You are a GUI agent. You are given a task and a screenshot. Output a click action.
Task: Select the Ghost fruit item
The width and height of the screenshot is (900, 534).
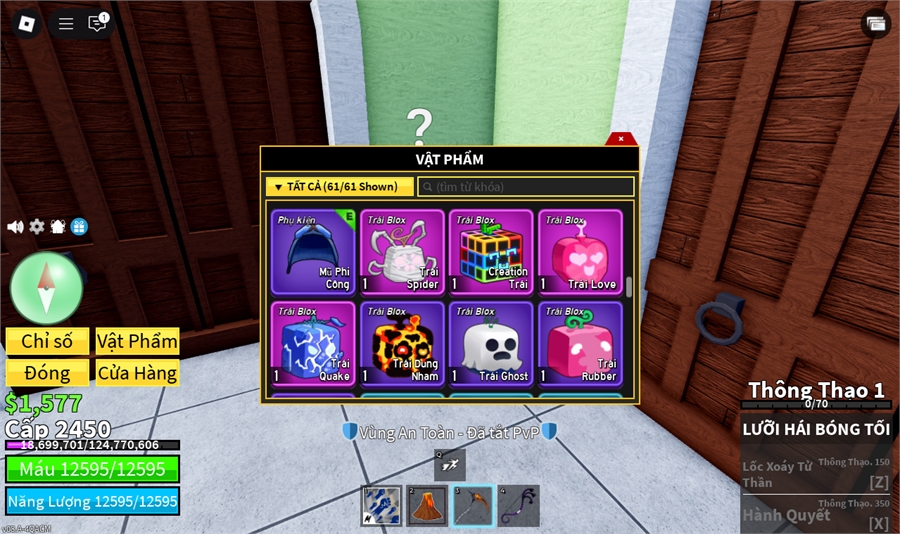click(x=491, y=343)
